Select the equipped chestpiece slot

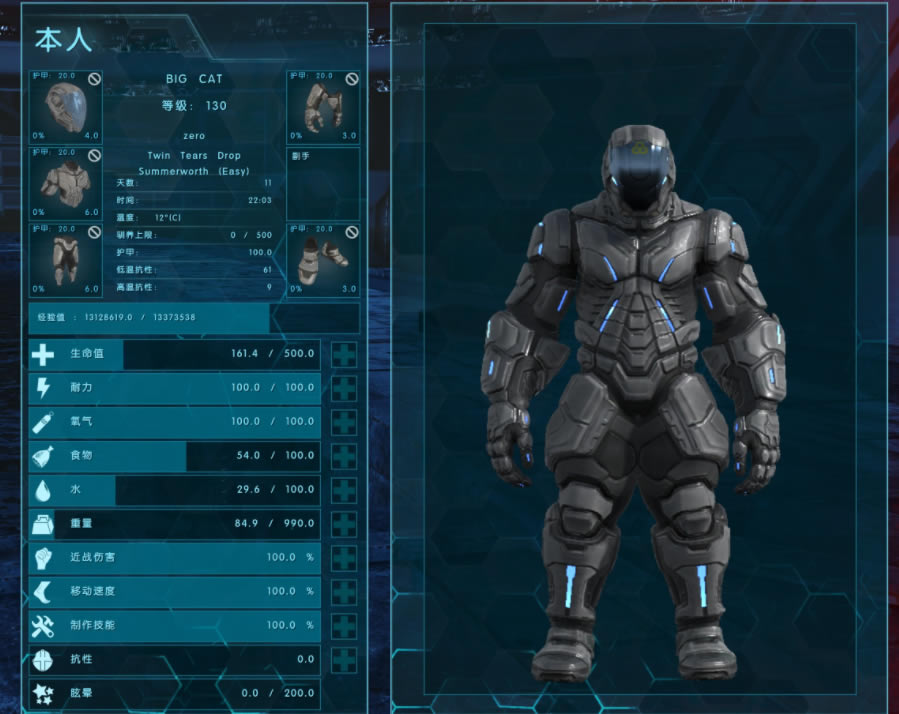click(65, 183)
